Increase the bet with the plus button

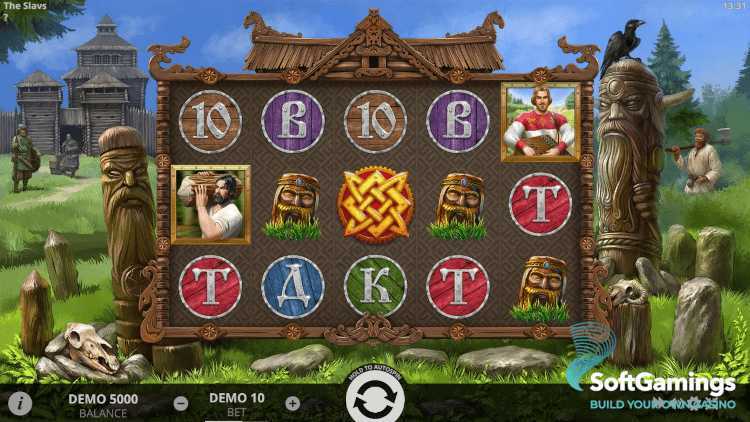(x=292, y=404)
